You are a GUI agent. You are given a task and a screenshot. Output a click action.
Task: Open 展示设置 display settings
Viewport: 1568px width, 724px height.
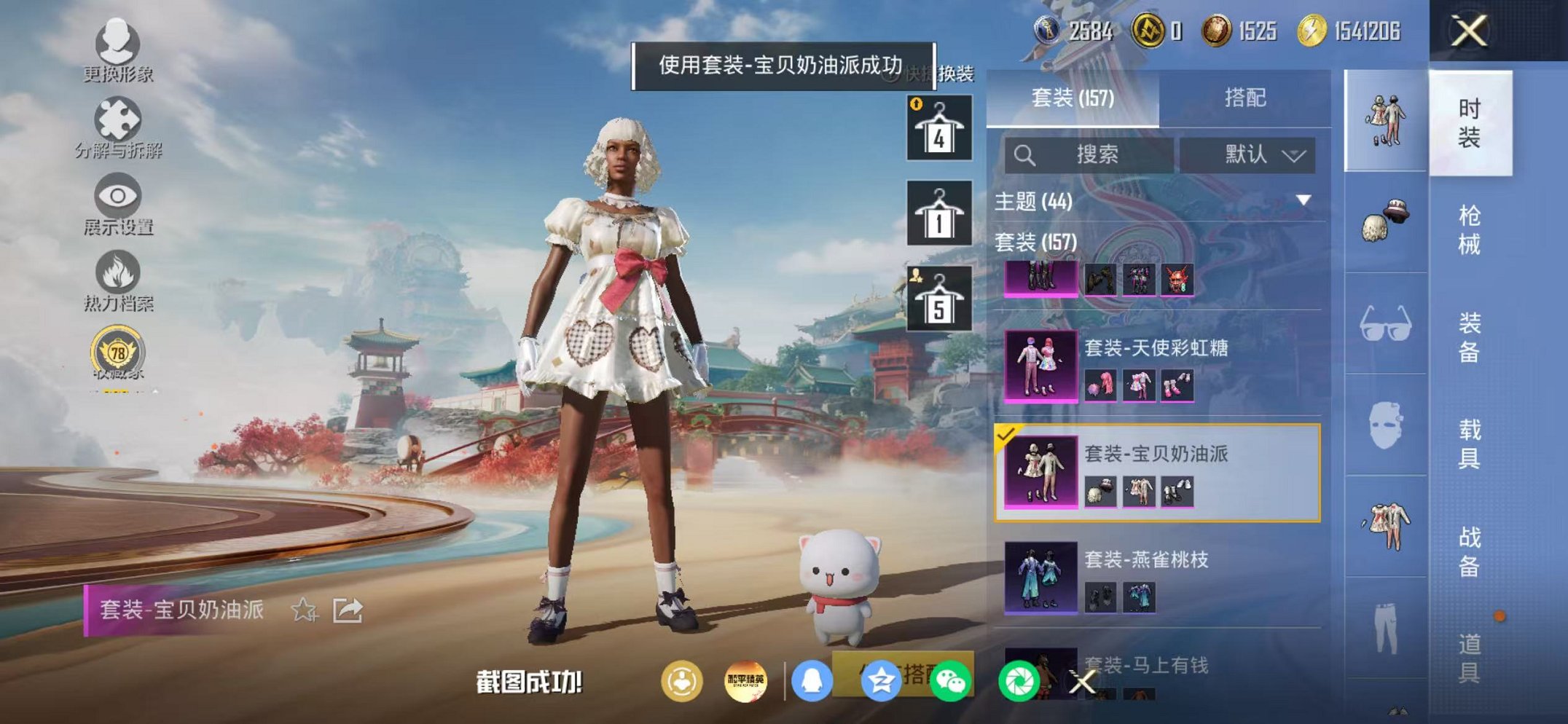pos(118,198)
